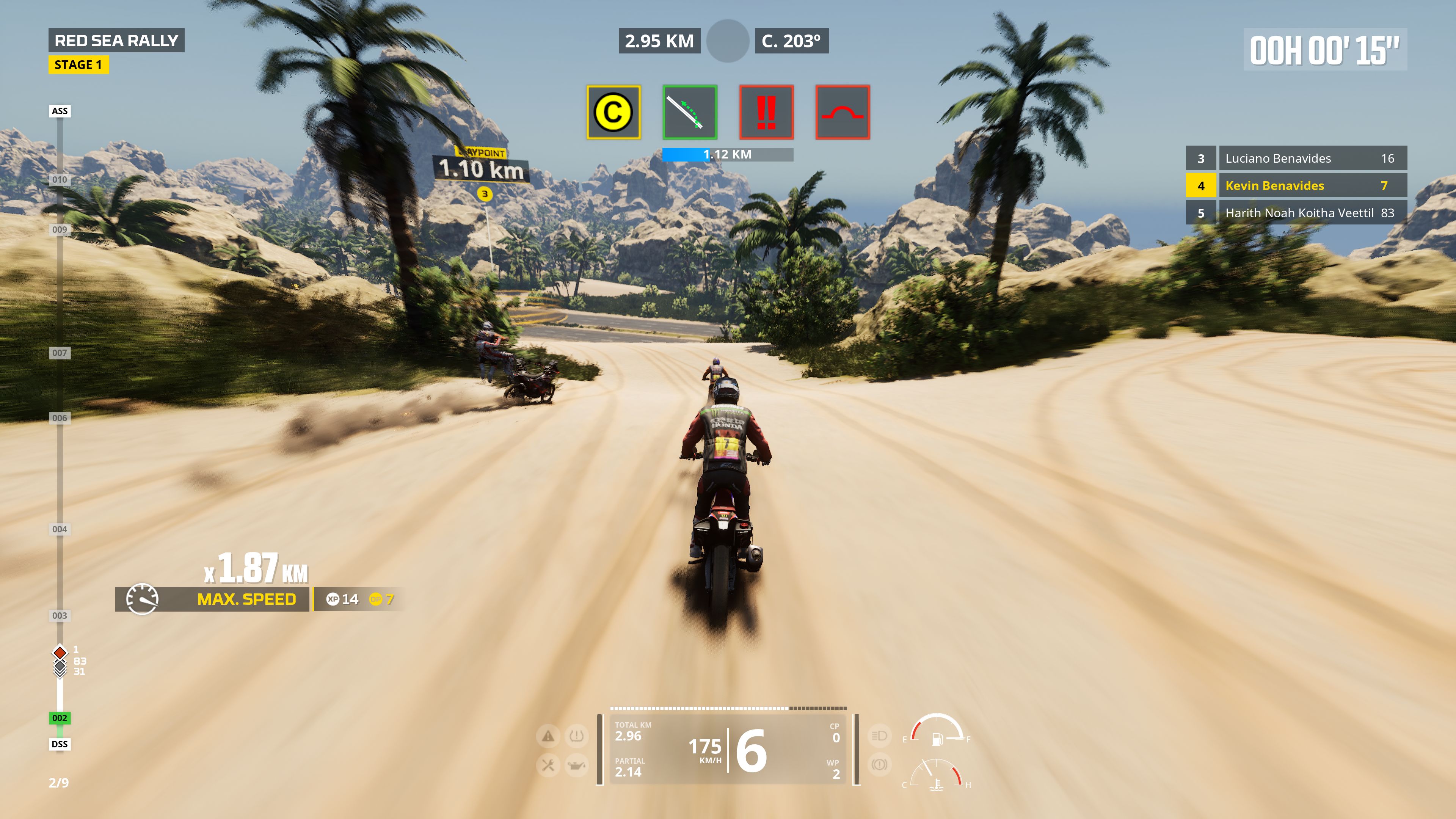Select the red double exclamation danger icon
Image resolution: width=1456 pixels, height=819 pixels.
click(766, 112)
